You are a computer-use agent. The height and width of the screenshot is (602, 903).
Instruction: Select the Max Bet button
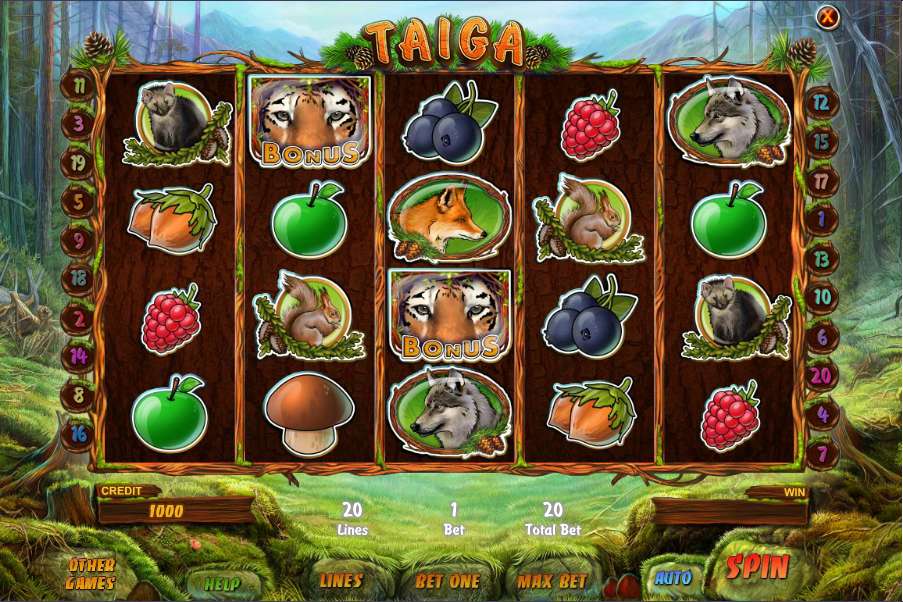[552, 580]
